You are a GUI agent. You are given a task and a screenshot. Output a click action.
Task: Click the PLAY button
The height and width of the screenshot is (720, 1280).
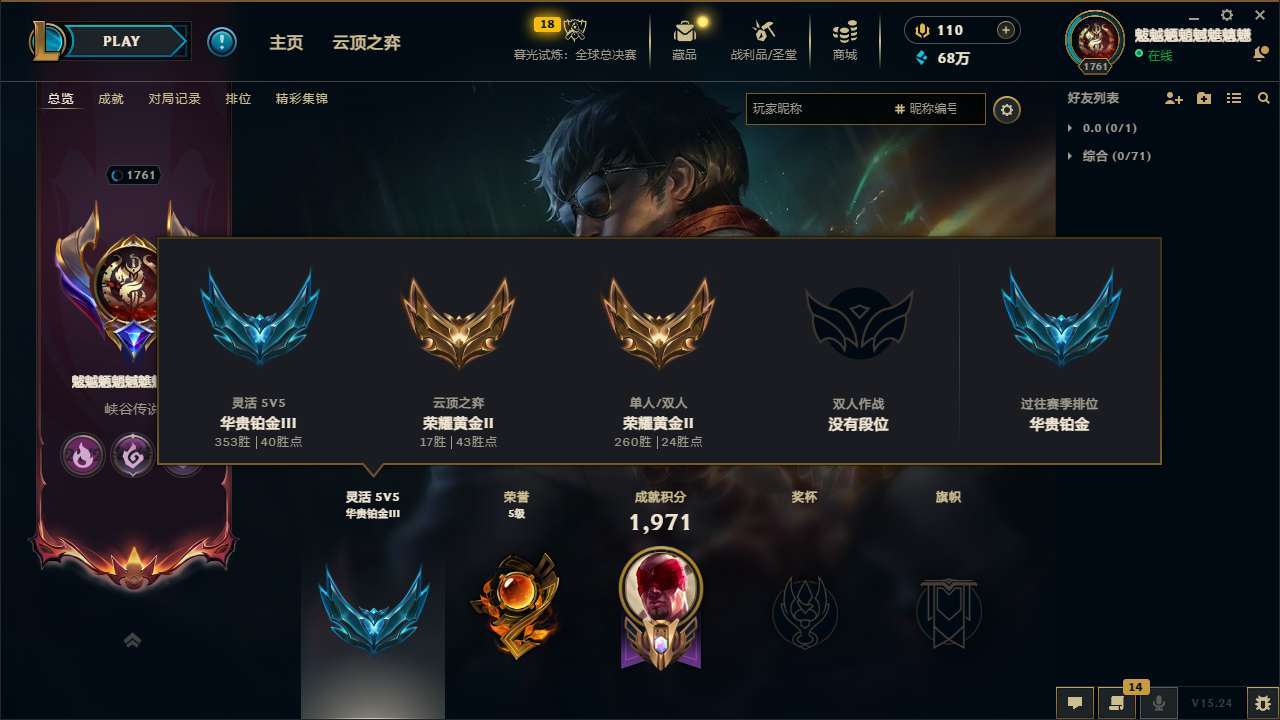122,41
